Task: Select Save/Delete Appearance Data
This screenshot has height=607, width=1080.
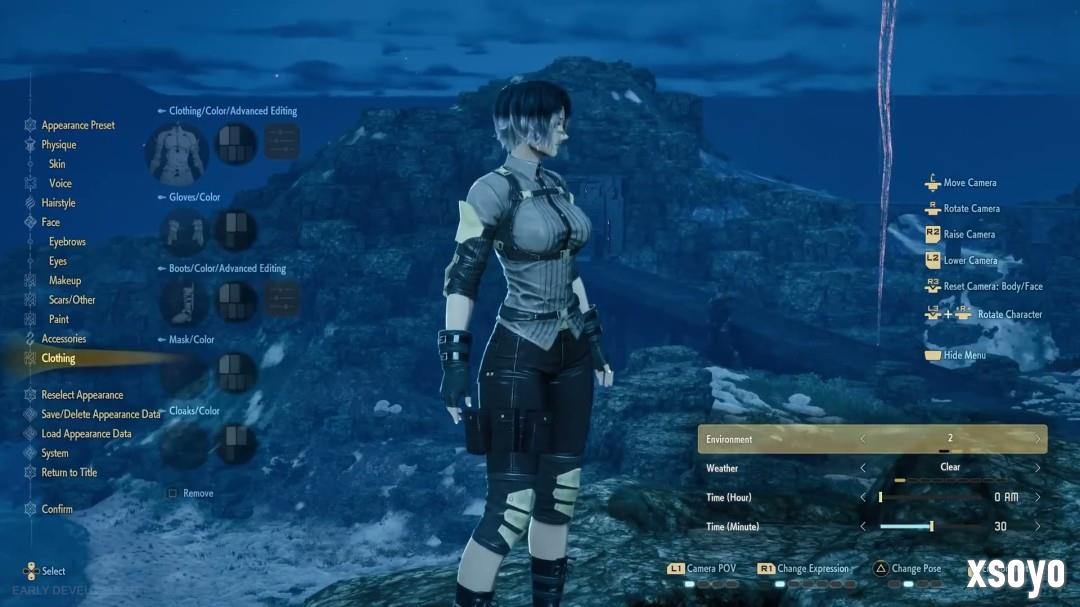Action: [x=100, y=415]
